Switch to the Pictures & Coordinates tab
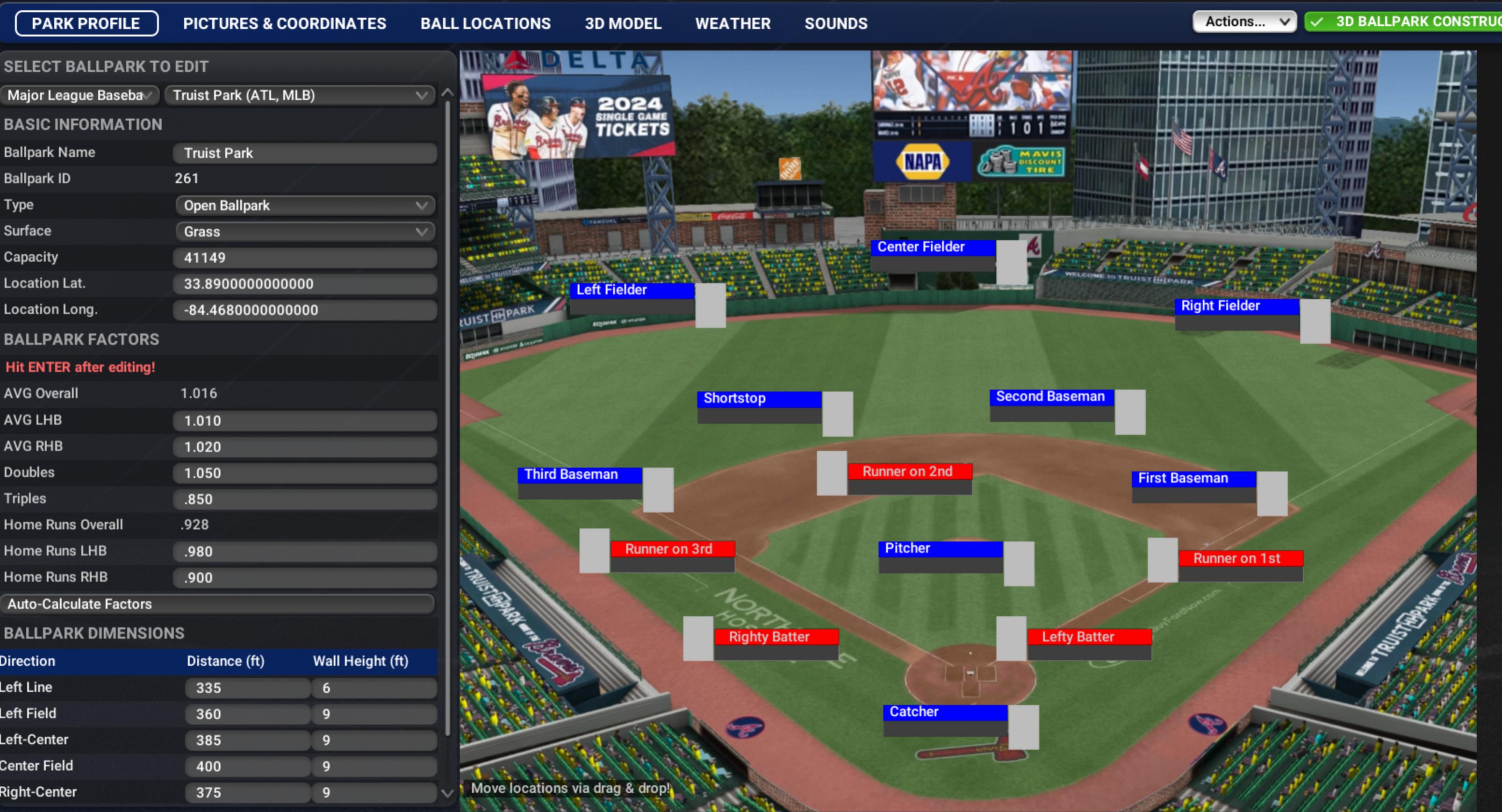This screenshot has height=812, width=1502. tap(284, 23)
